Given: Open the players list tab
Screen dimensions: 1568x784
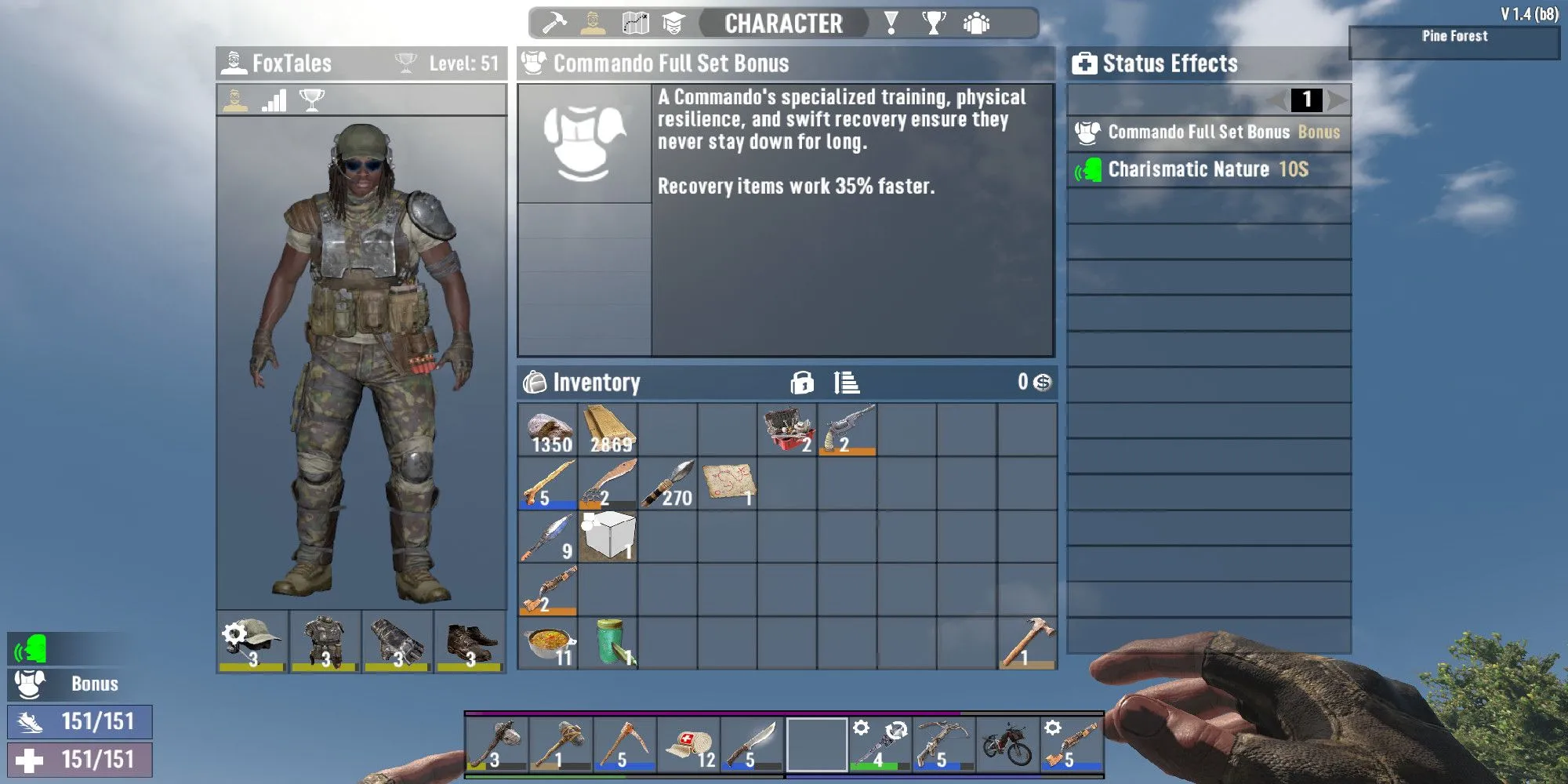Looking at the screenshot, I should pyautogui.click(x=976, y=24).
